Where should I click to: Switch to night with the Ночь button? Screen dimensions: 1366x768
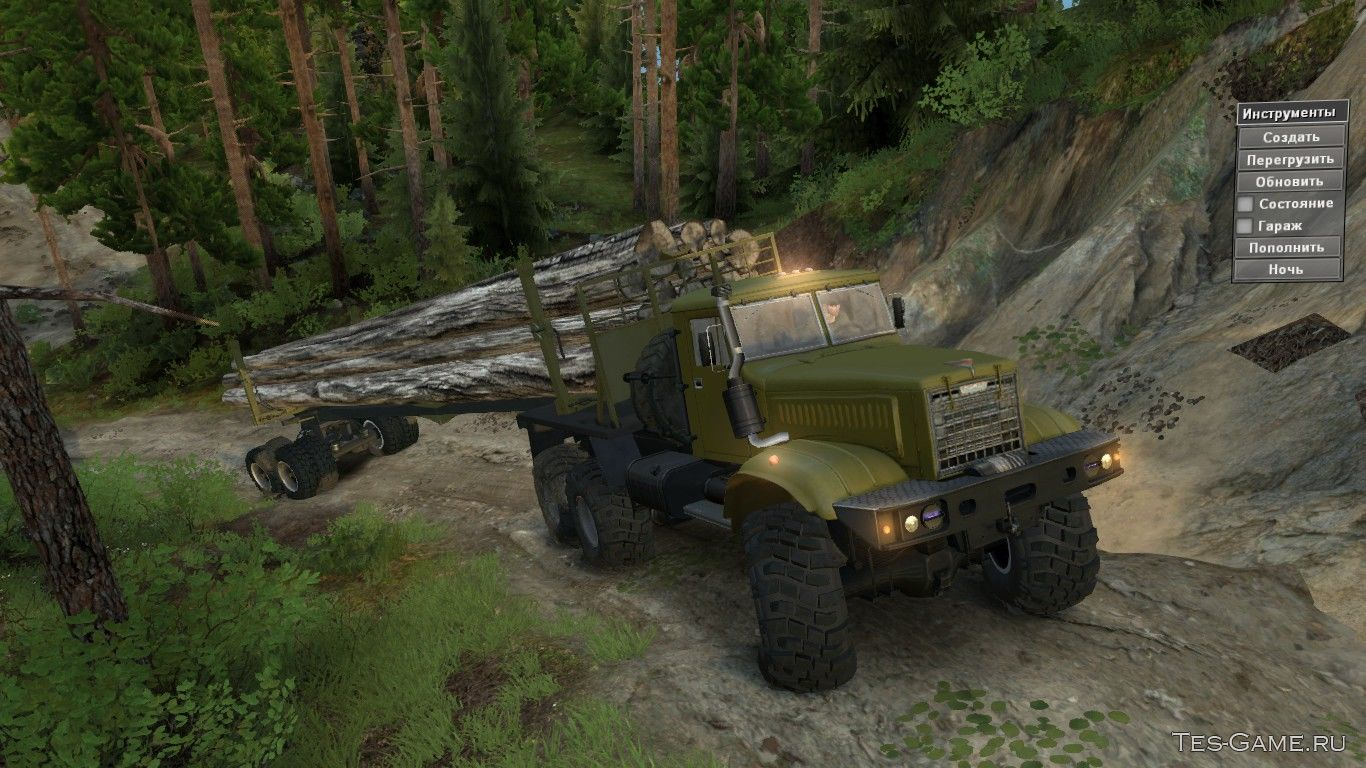pyautogui.click(x=1287, y=269)
